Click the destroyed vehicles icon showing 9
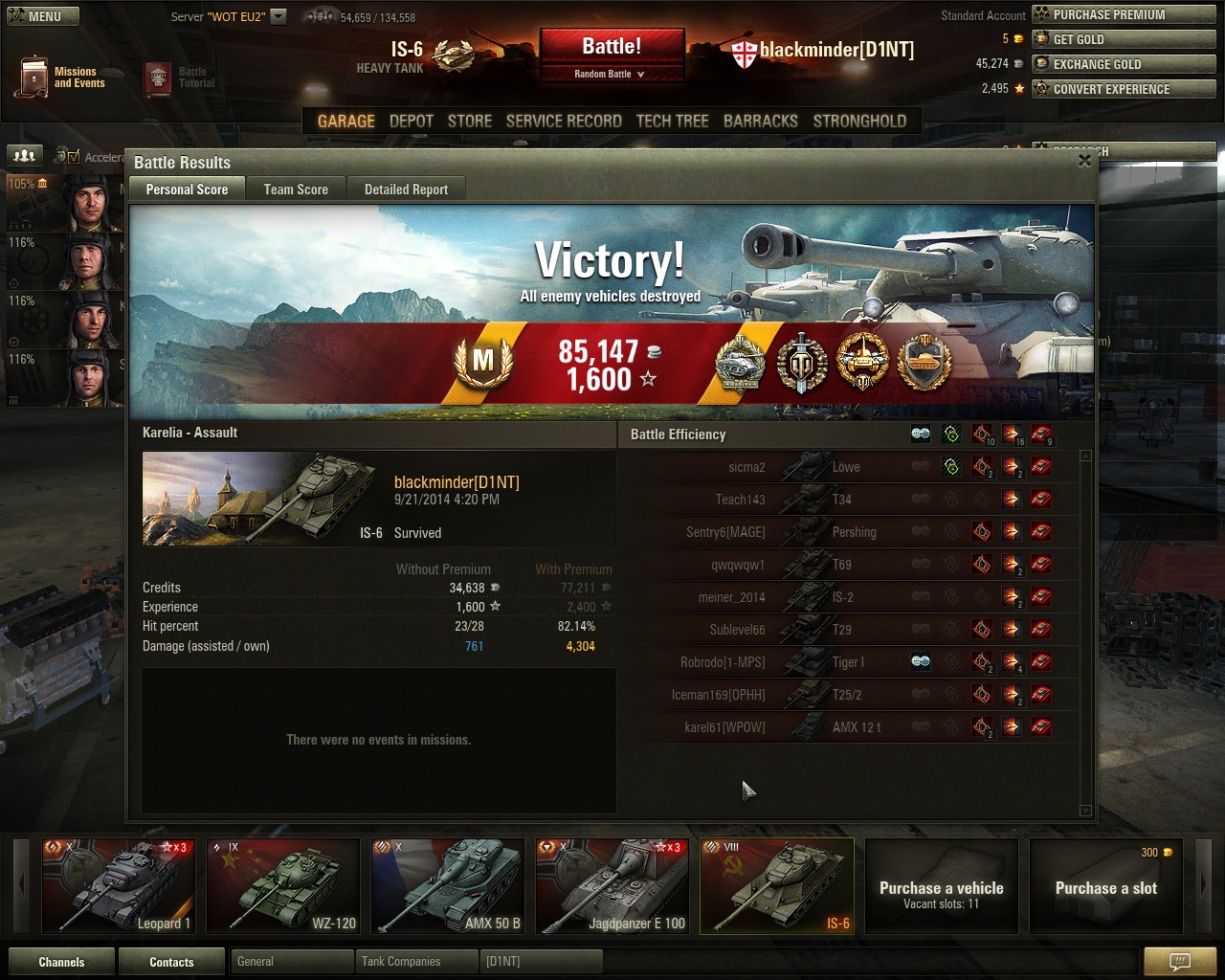The height and width of the screenshot is (980, 1225). point(1042,434)
